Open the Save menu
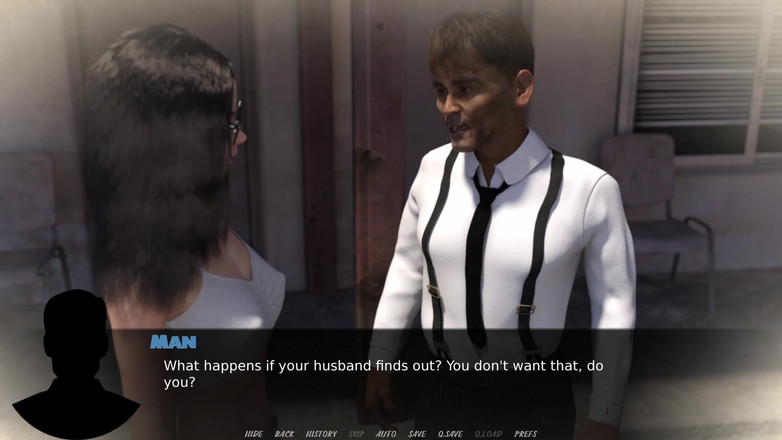The height and width of the screenshot is (440, 782). pyautogui.click(x=417, y=434)
